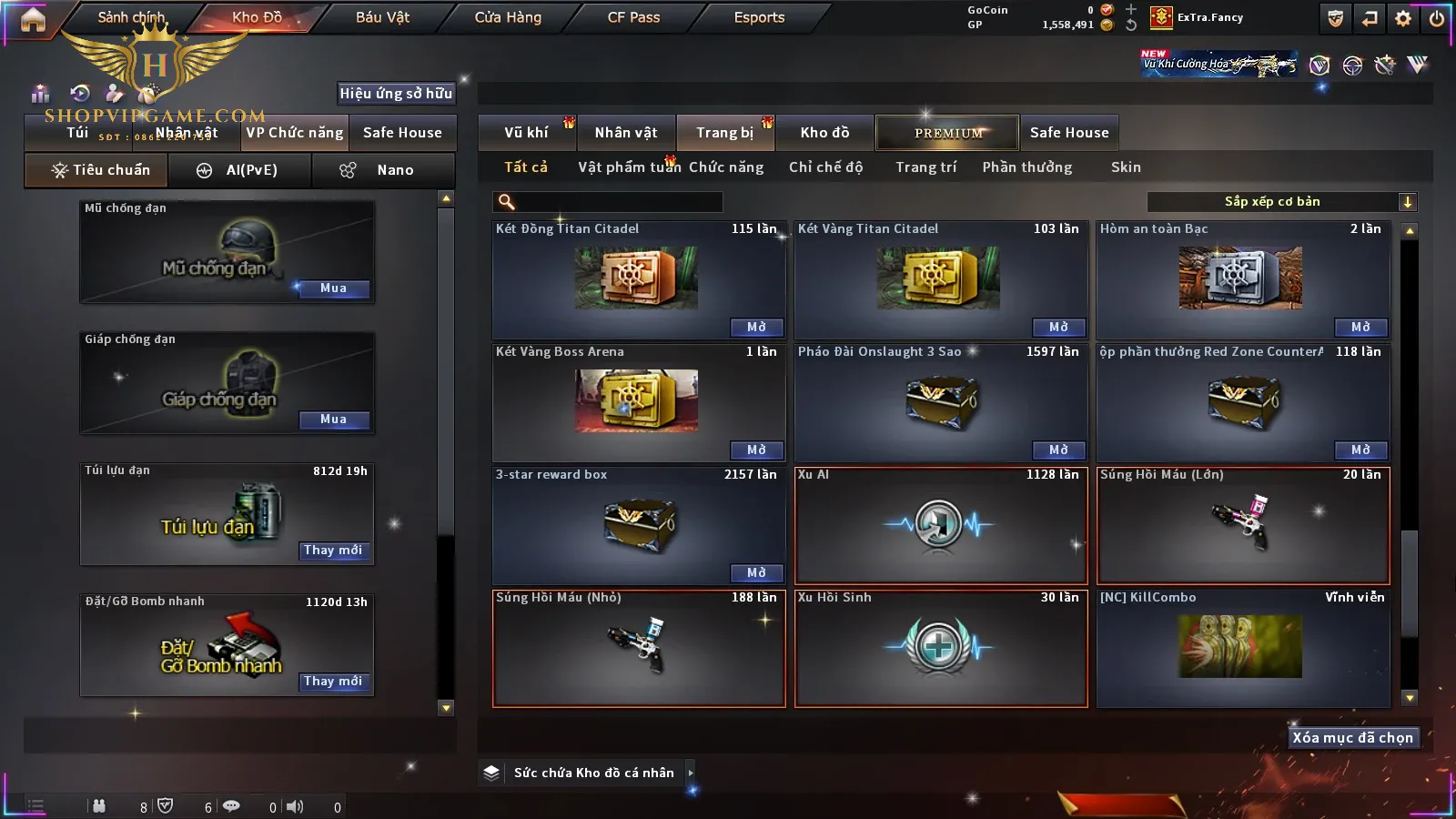The width and height of the screenshot is (1456, 819).
Task: Switch to the PREMIUM tab
Action: click(x=948, y=133)
